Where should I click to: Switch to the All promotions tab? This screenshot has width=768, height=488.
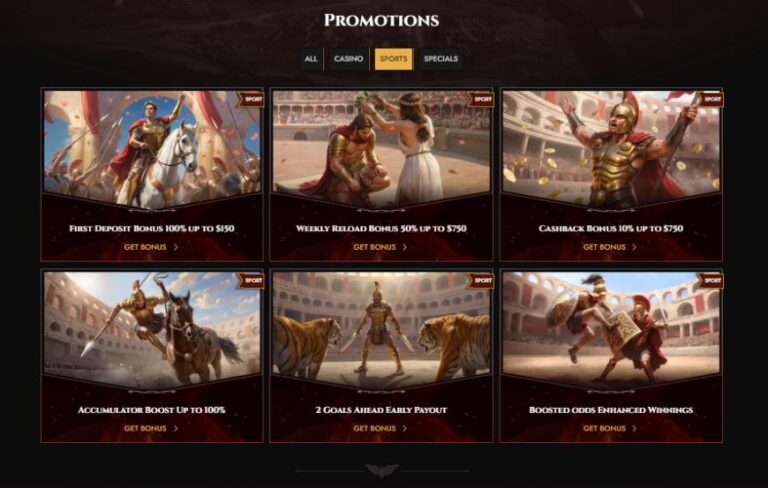click(311, 59)
